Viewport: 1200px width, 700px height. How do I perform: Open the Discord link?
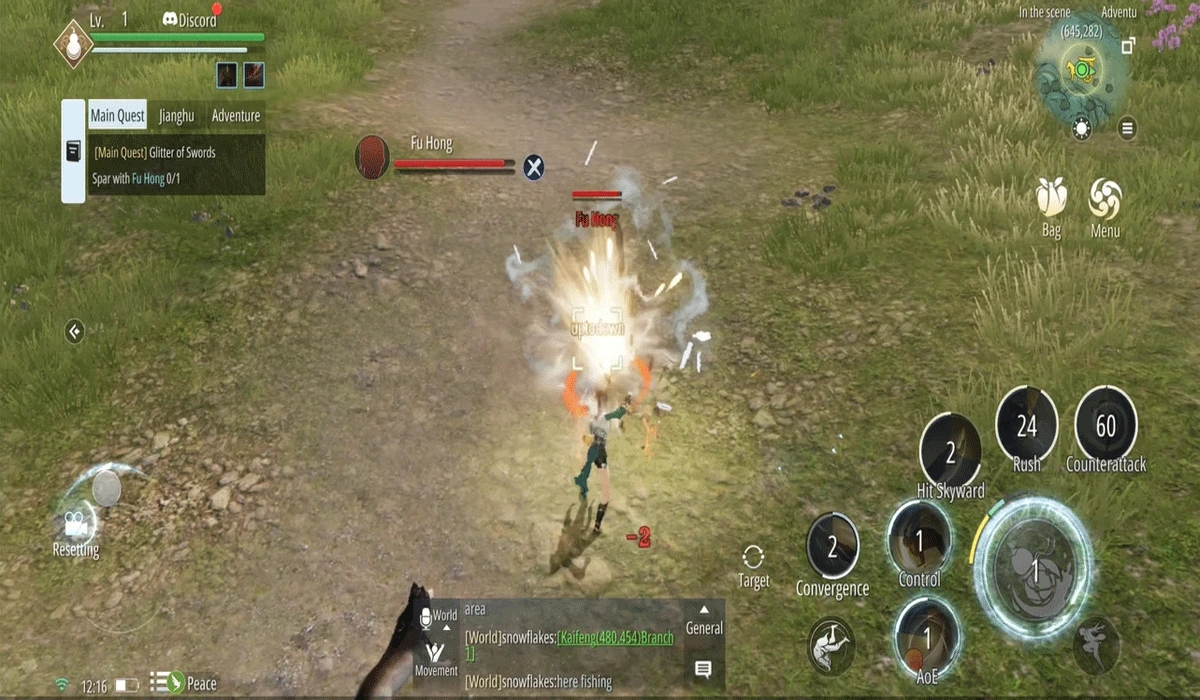[x=189, y=20]
